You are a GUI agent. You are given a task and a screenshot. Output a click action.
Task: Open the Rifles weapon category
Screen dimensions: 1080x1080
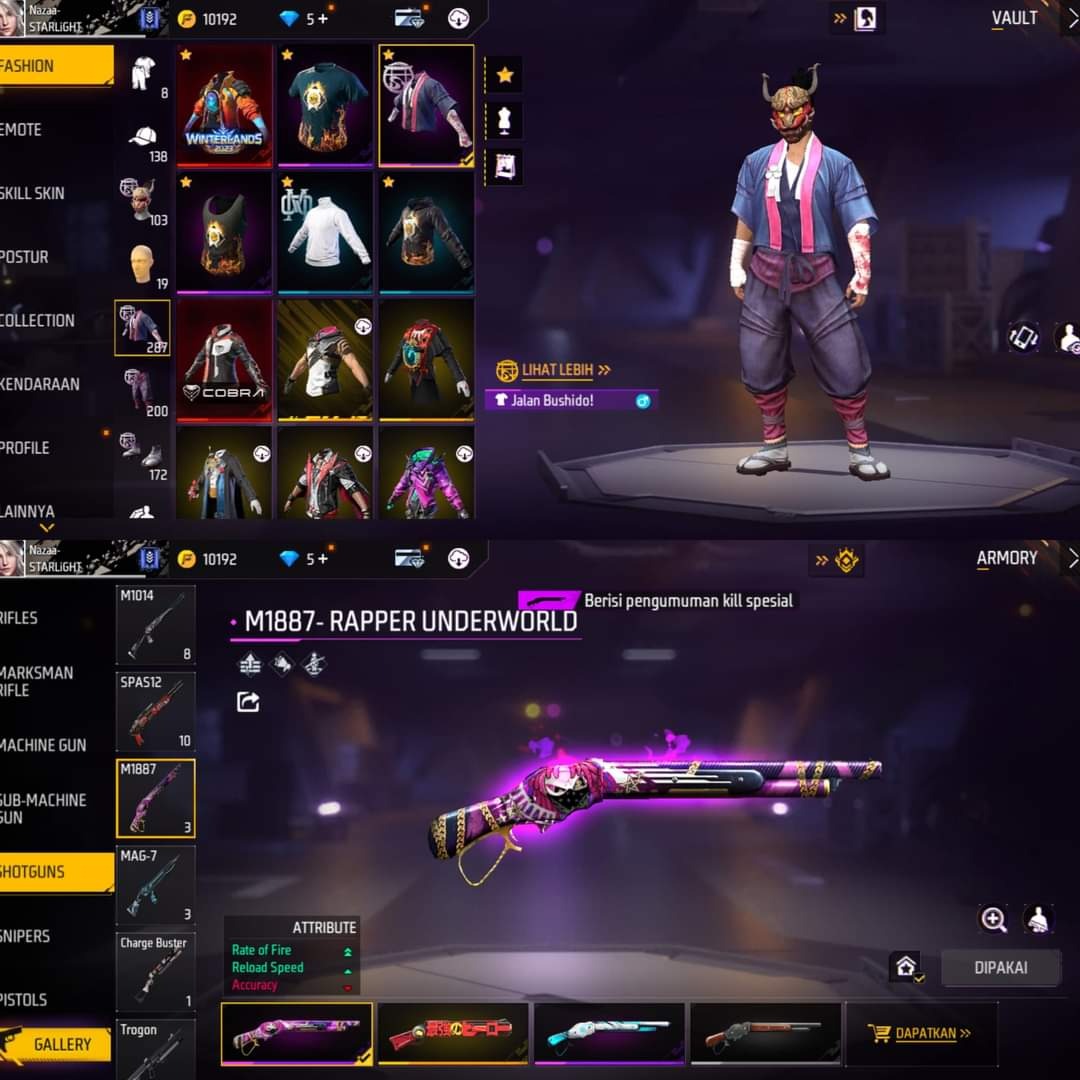[25, 618]
